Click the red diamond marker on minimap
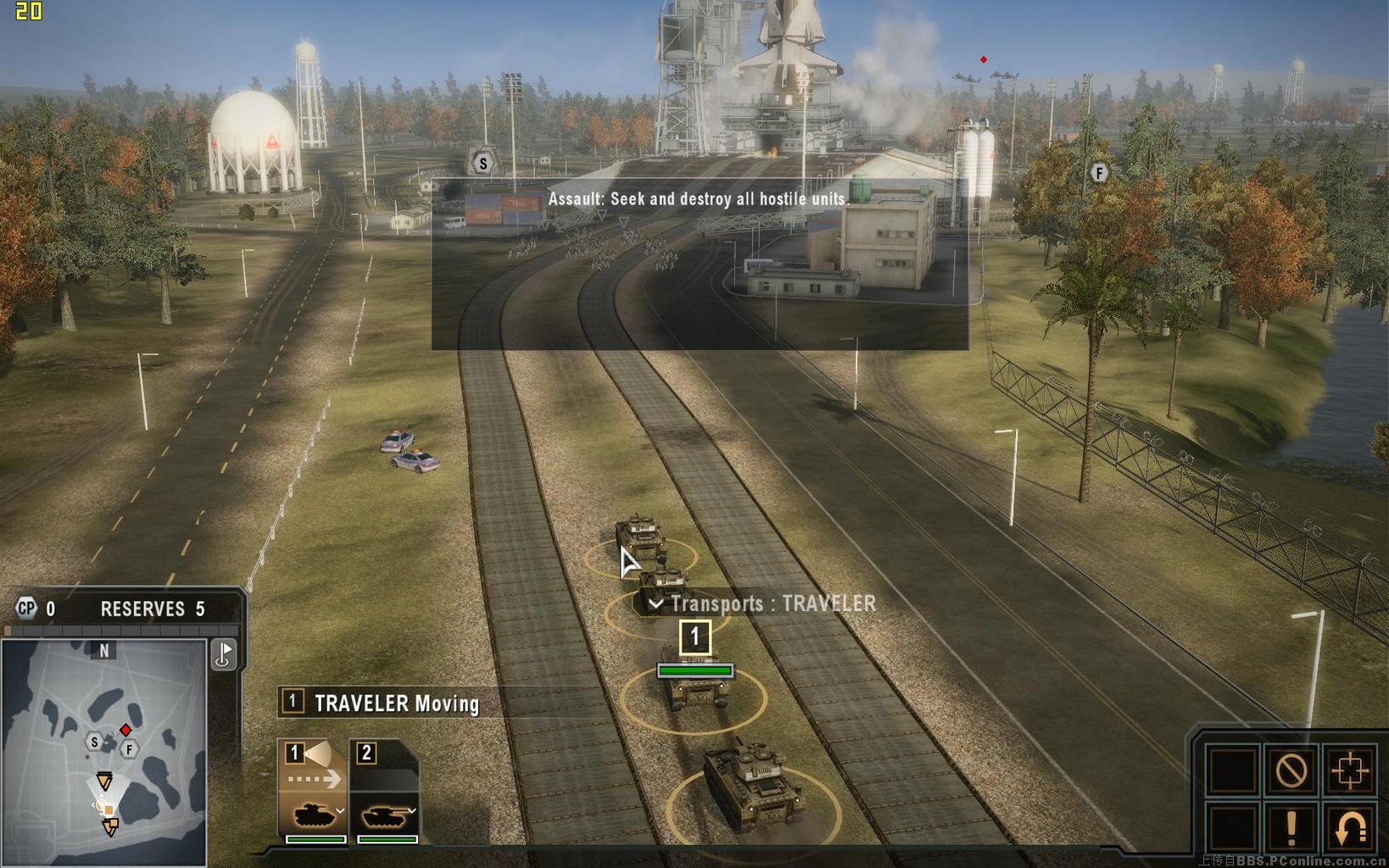The image size is (1389, 868). tap(126, 730)
